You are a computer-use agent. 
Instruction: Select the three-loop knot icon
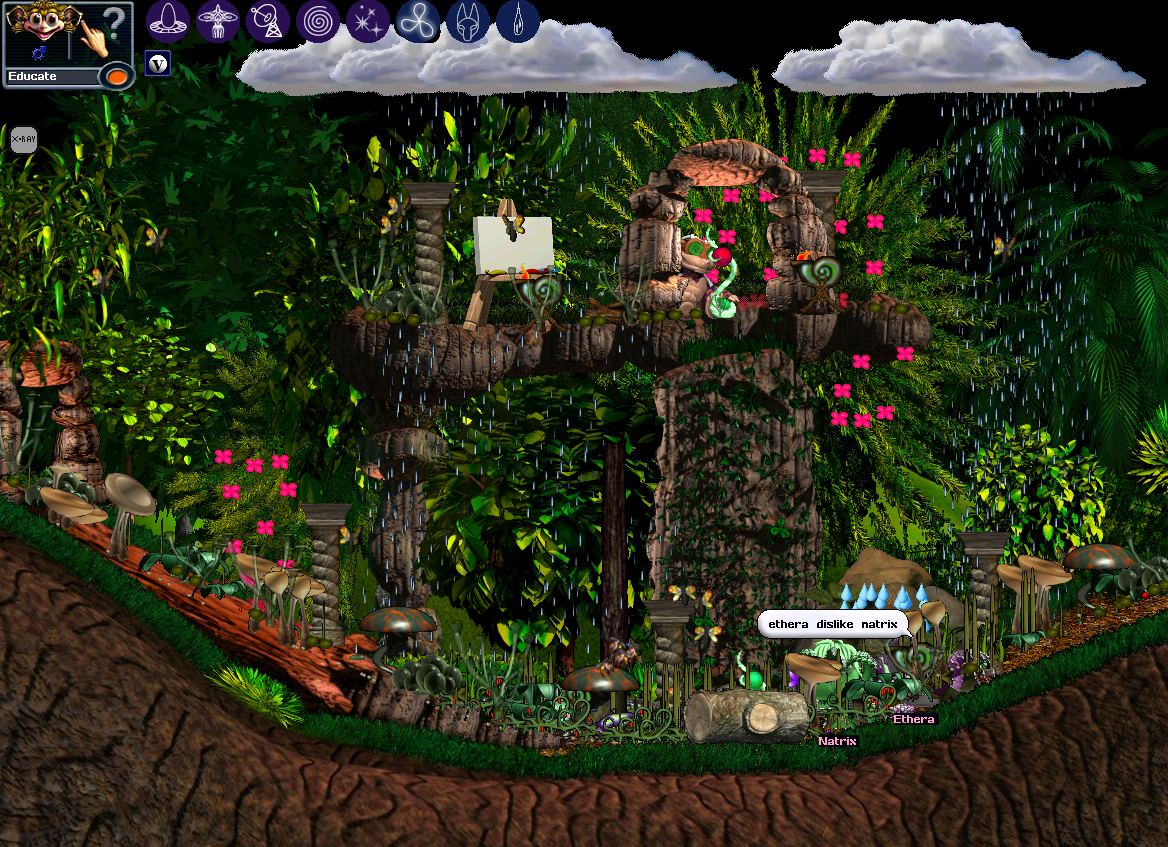[418, 20]
